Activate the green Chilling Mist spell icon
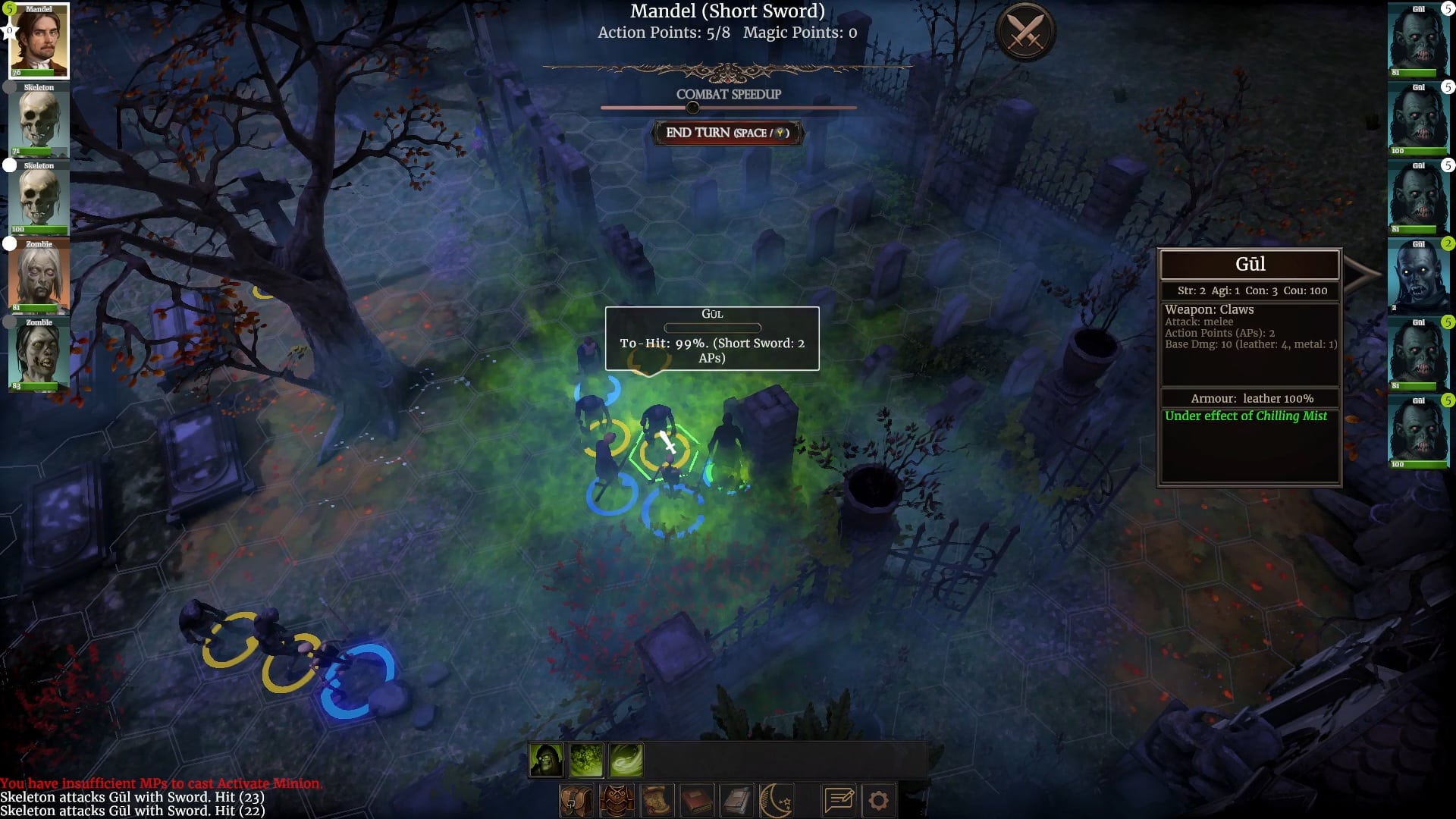The width and height of the screenshot is (1456, 819). (x=586, y=760)
